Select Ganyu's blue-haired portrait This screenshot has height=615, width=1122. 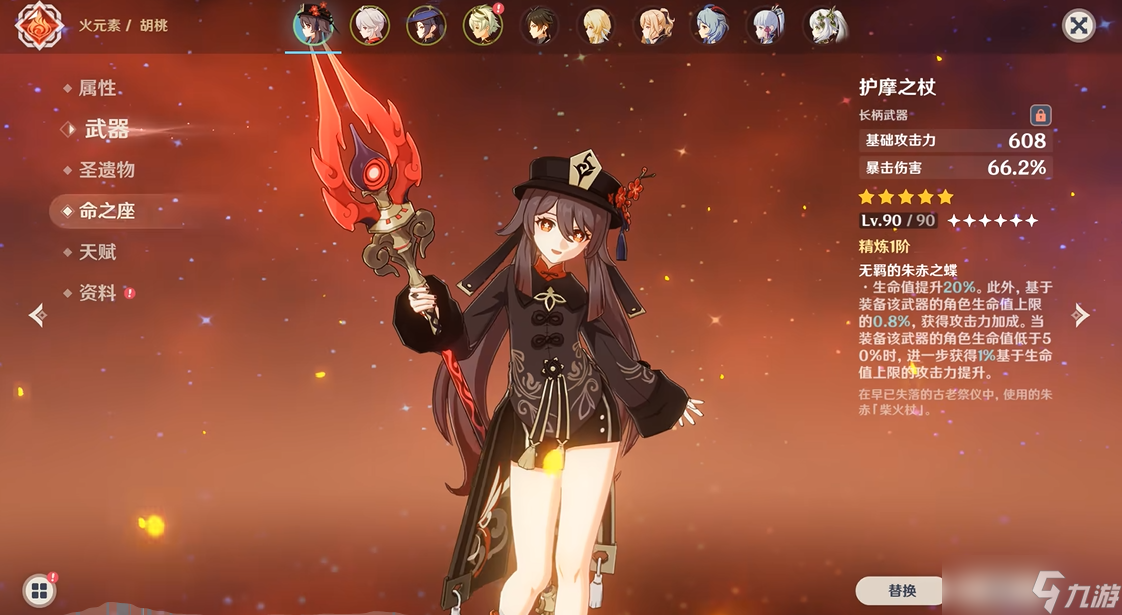tap(712, 26)
